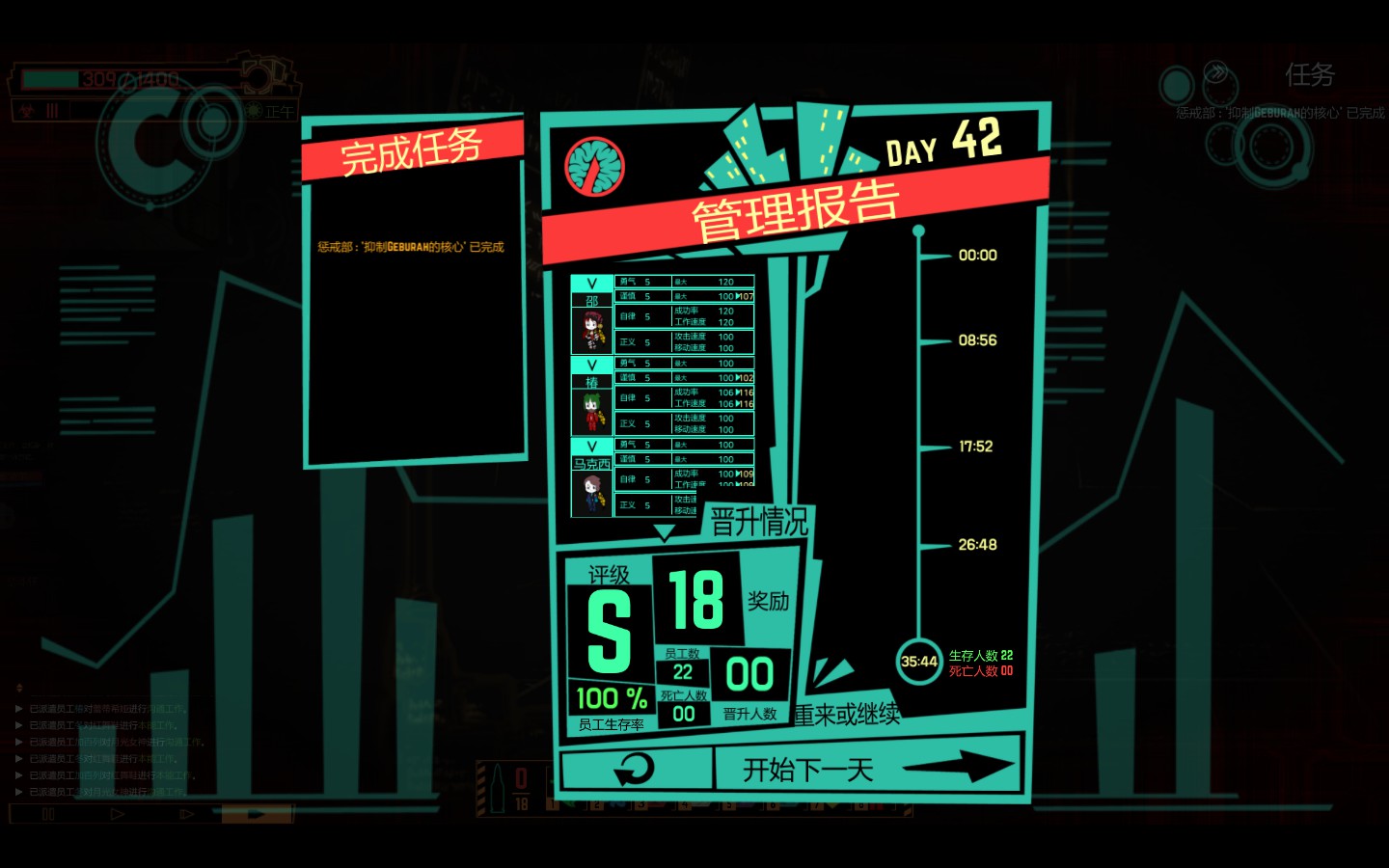
Task: Toggle the V arrow above employee 椿
Action: tap(591, 365)
